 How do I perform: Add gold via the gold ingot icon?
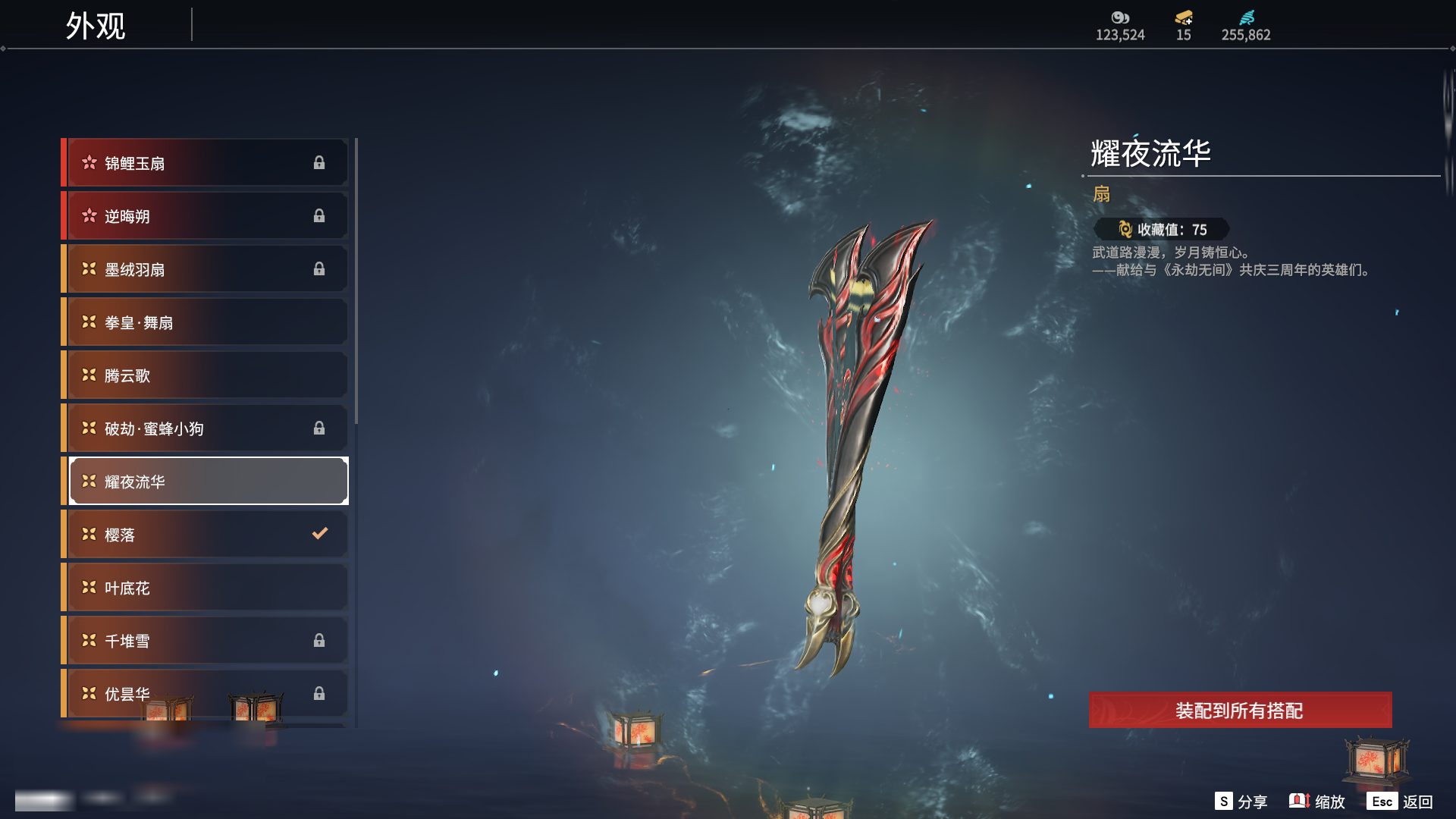(1184, 18)
